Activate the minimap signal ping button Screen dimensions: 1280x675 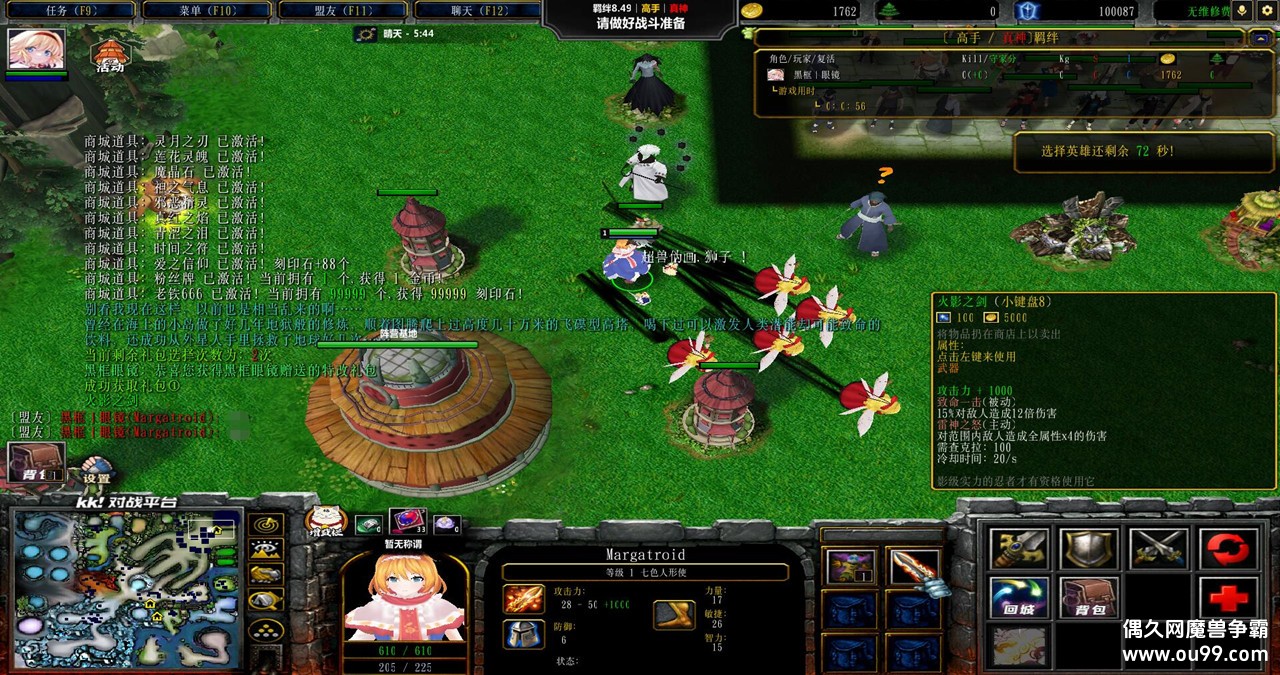click(266, 525)
